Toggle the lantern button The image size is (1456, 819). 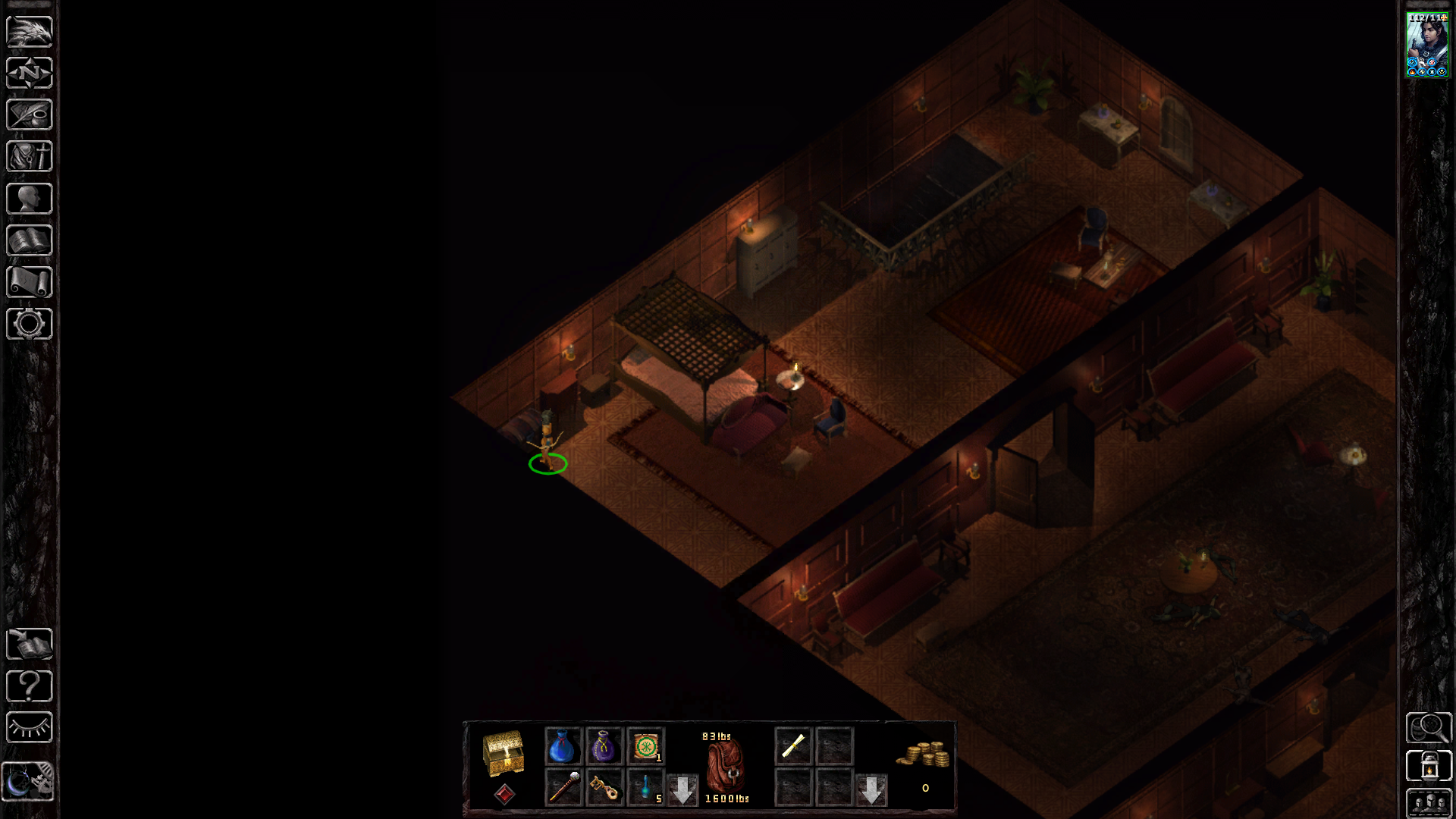pyautogui.click(x=1429, y=766)
